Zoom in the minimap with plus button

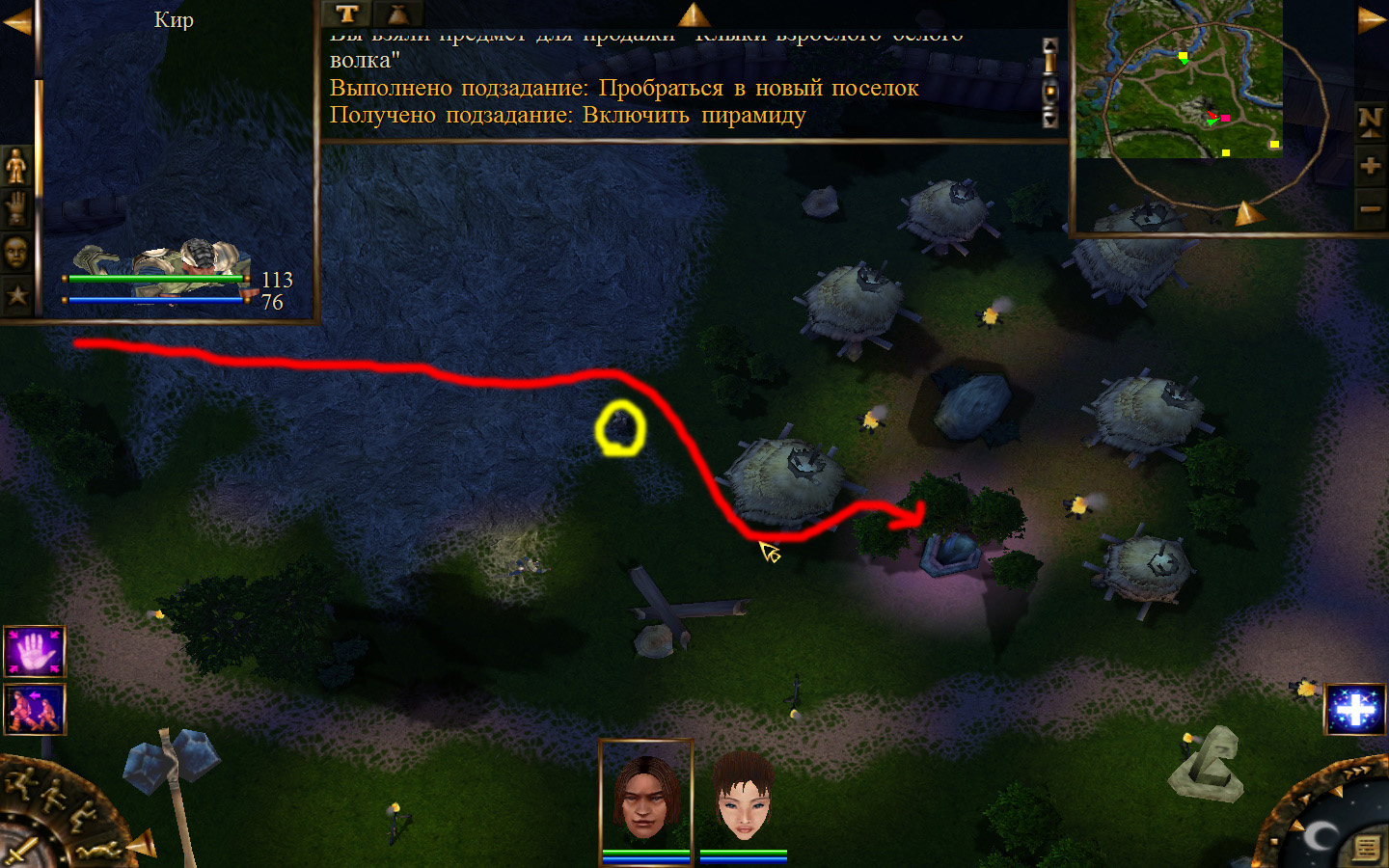(x=1370, y=166)
